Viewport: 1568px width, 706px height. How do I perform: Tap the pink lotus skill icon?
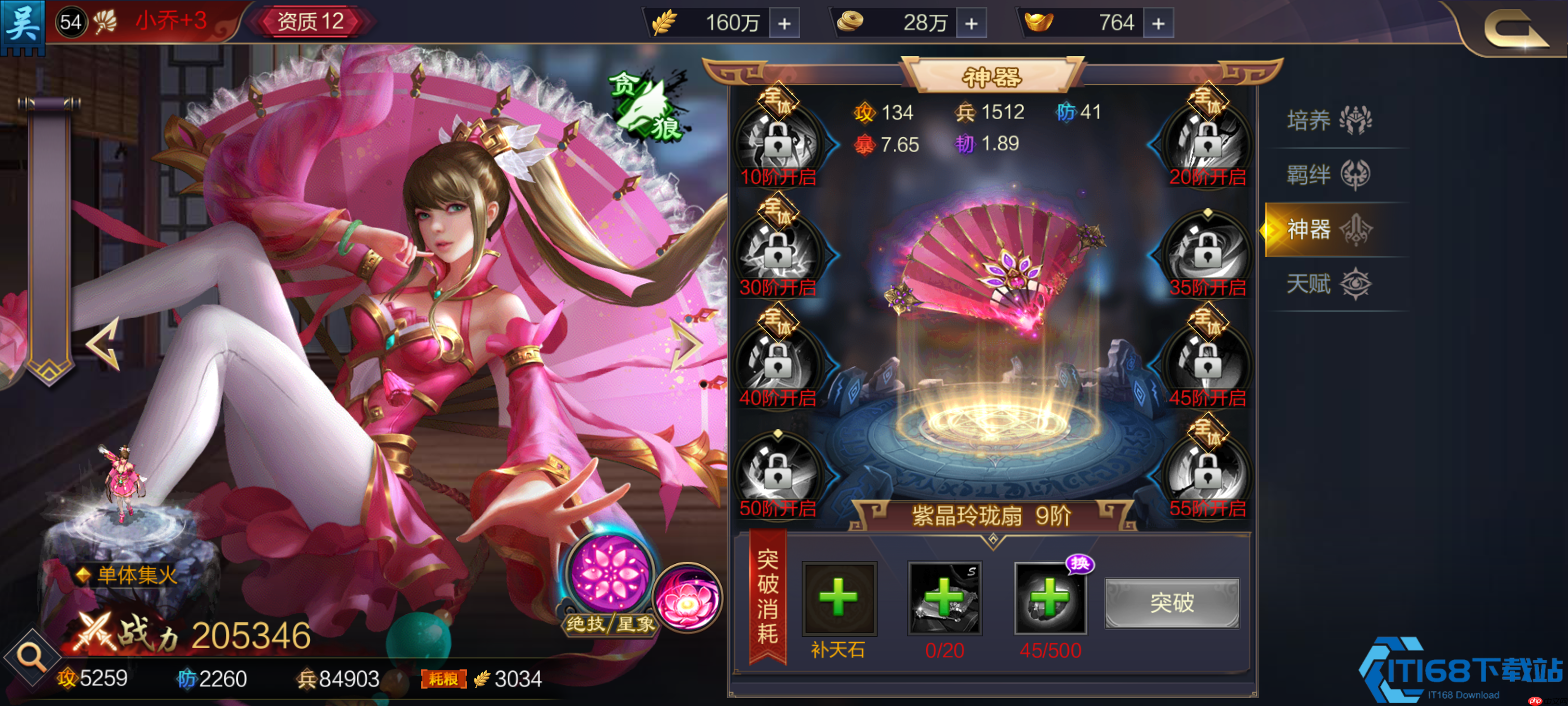pos(688,598)
